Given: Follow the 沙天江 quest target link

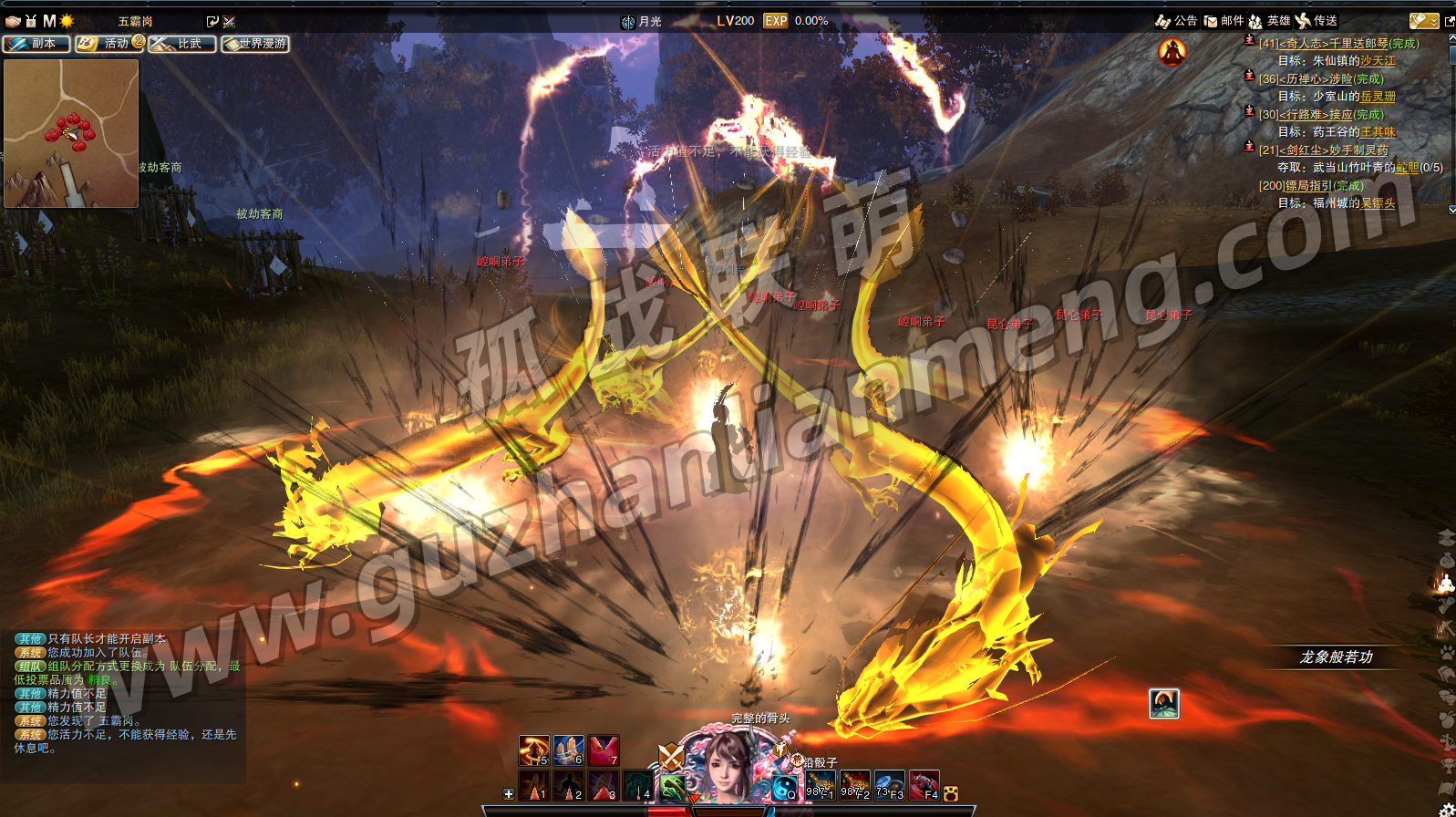Looking at the screenshot, I should pos(1378,61).
